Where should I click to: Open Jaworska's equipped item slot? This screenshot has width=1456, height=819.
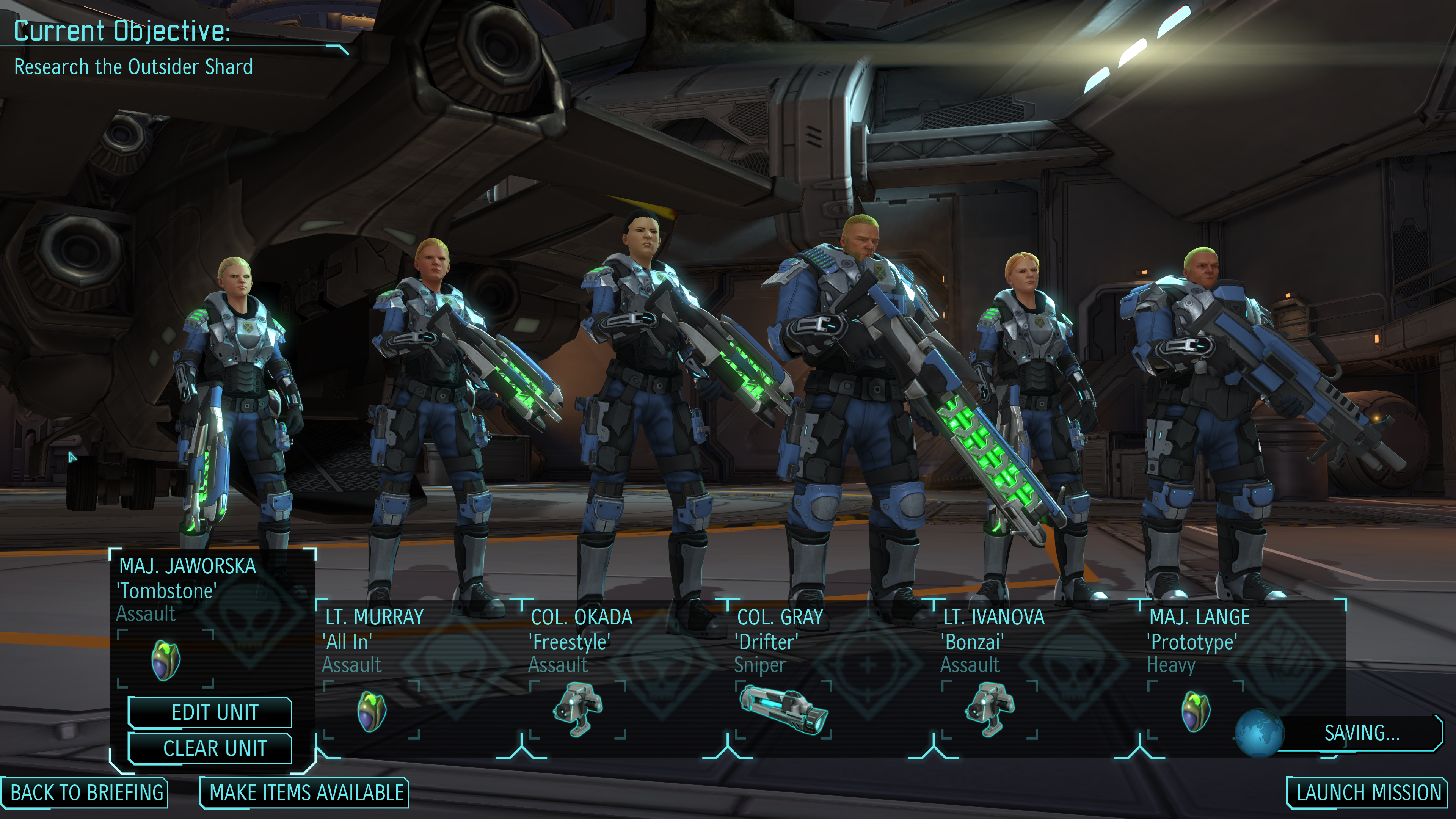pyautogui.click(x=166, y=660)
